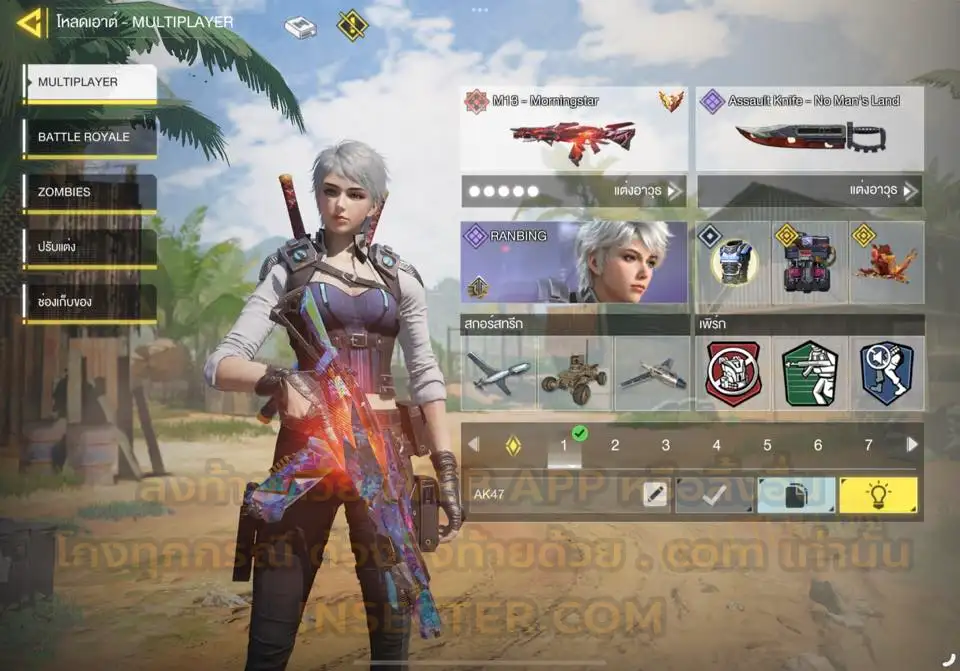Open the RANBING operator card
This screenshot has height=671, width=960.
(x=574, y=263)
